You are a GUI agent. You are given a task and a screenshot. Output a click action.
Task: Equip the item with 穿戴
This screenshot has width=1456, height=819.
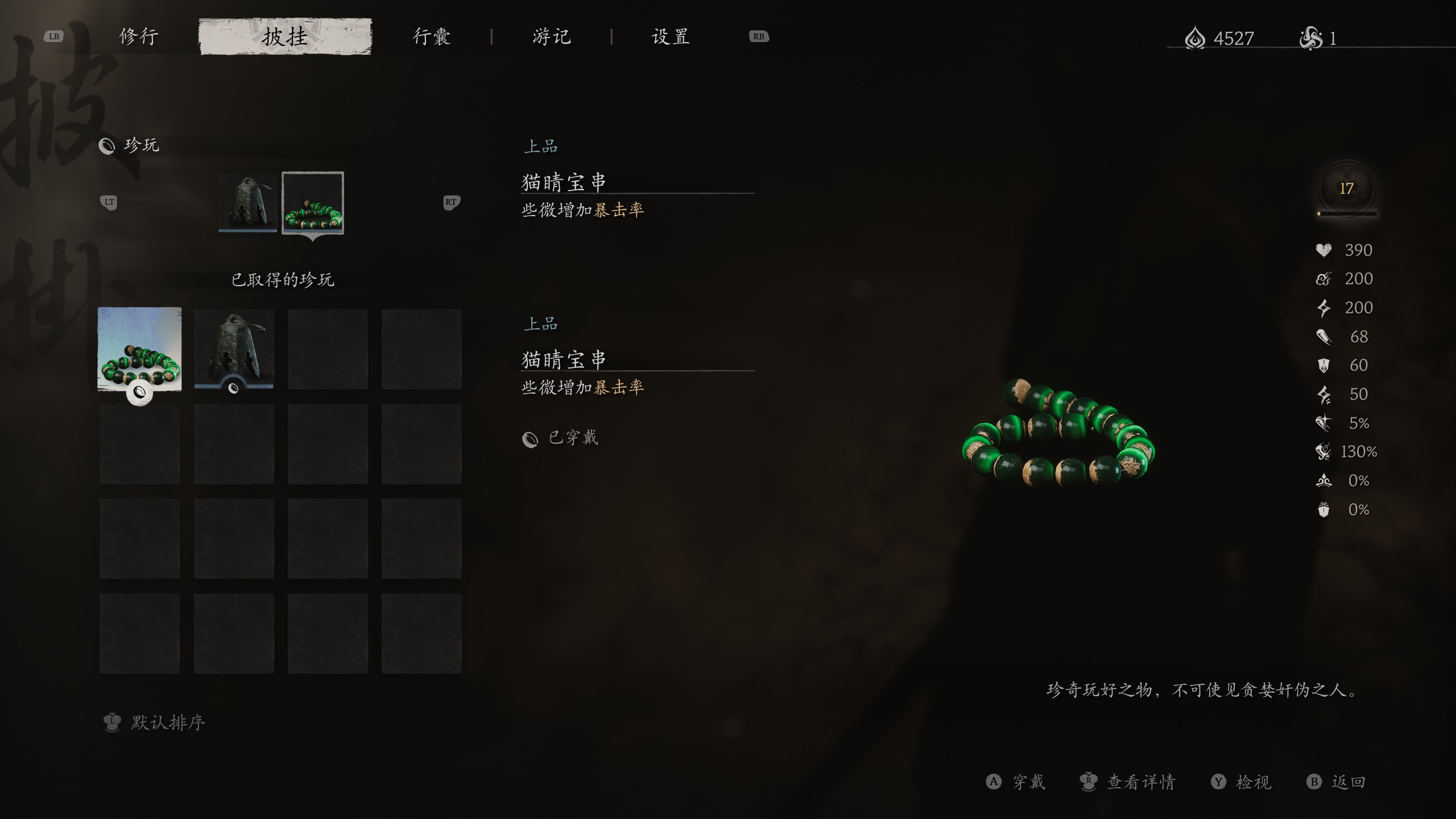coord(1028,782)
